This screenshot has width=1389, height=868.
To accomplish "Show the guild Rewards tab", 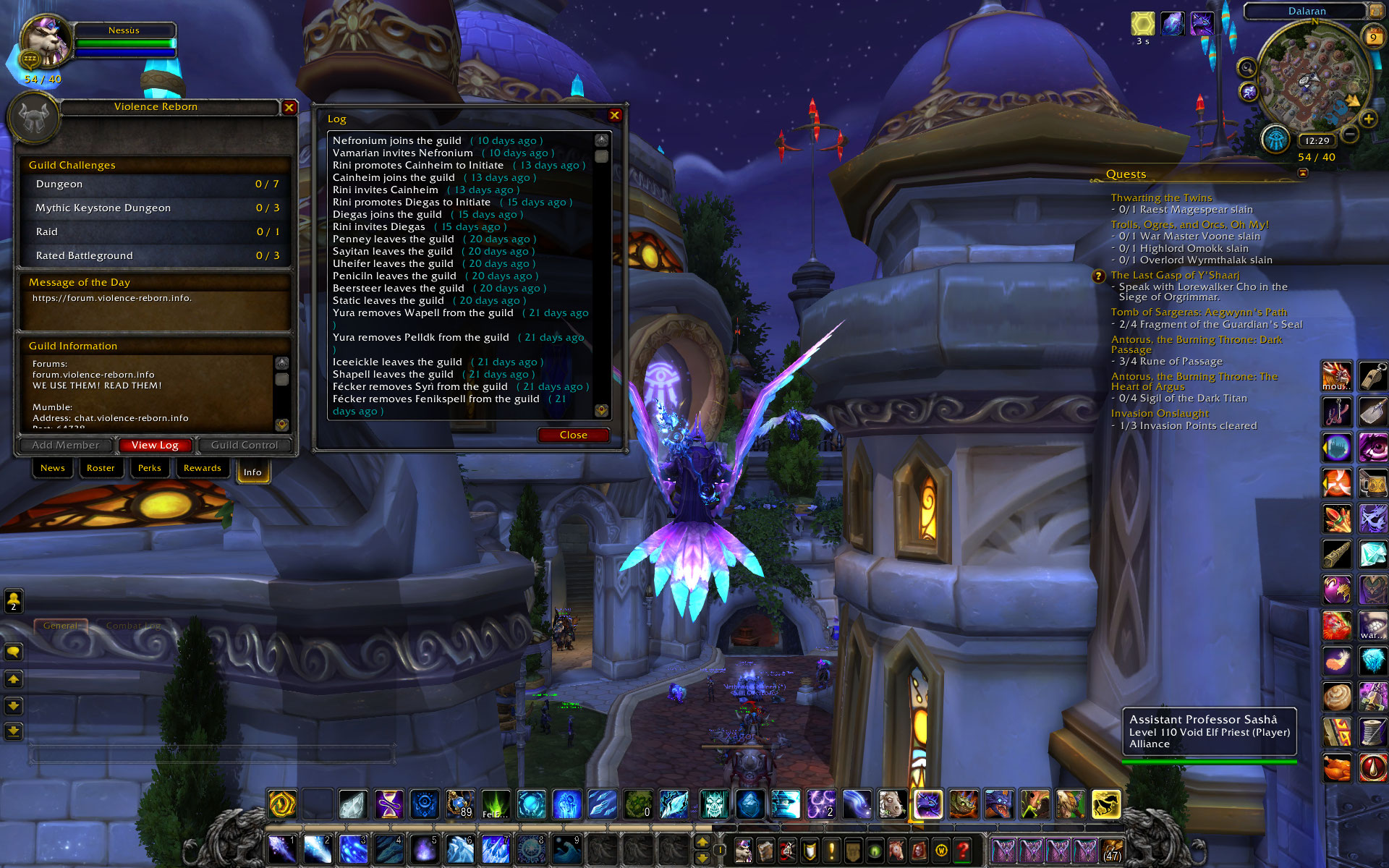I will (203, 468).
